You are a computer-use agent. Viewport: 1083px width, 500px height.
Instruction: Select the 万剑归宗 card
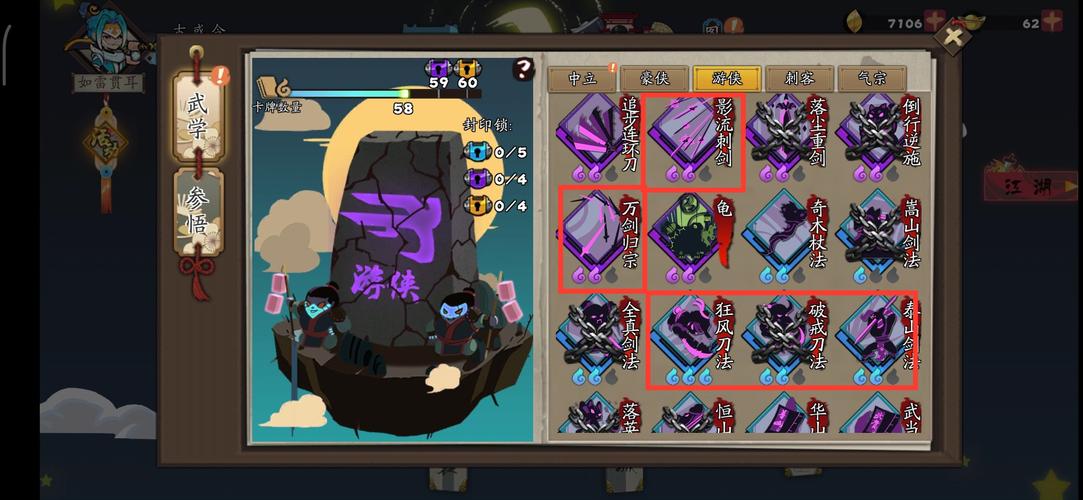coord(599,239)
